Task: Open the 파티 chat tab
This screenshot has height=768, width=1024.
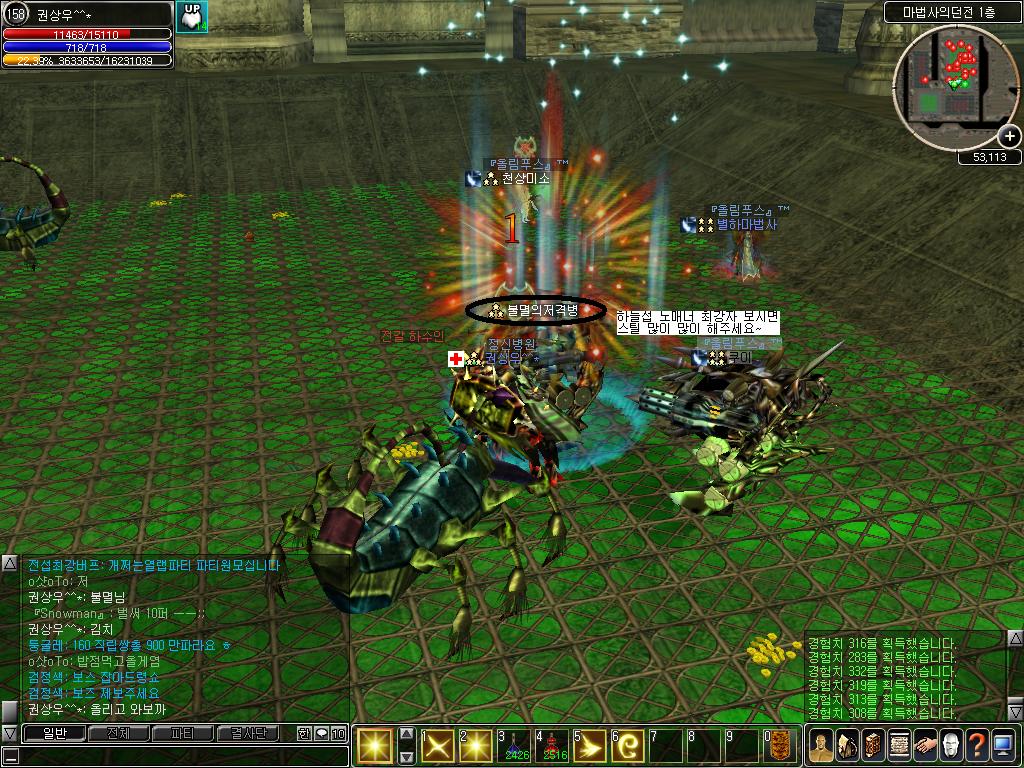Action: point(182,733)
